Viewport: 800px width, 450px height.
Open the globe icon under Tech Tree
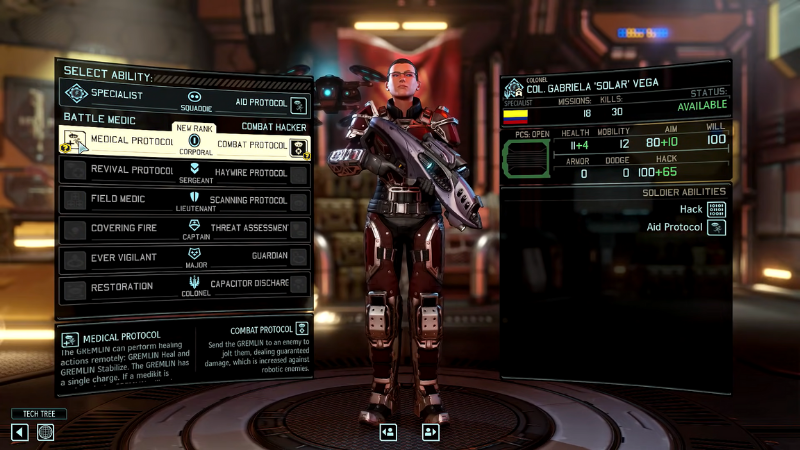click(x=46, y=432)
